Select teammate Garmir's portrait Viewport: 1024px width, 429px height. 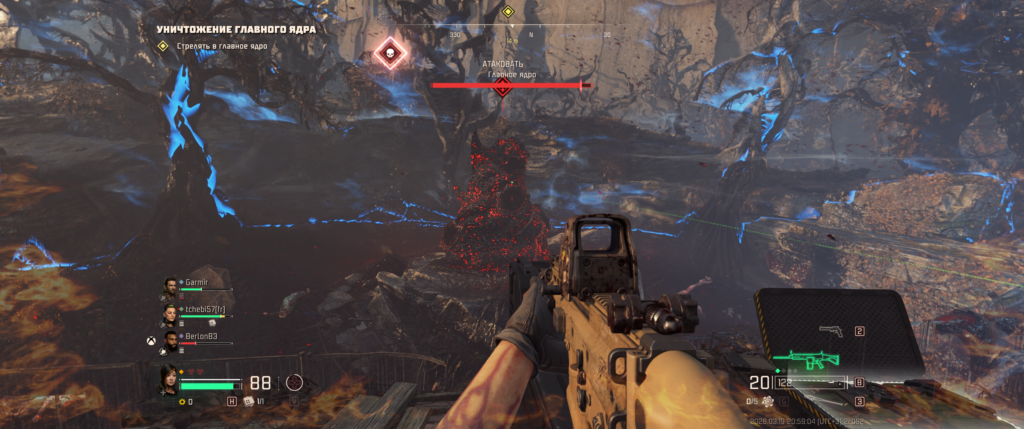pyautogui.click(x=170, y=287)
